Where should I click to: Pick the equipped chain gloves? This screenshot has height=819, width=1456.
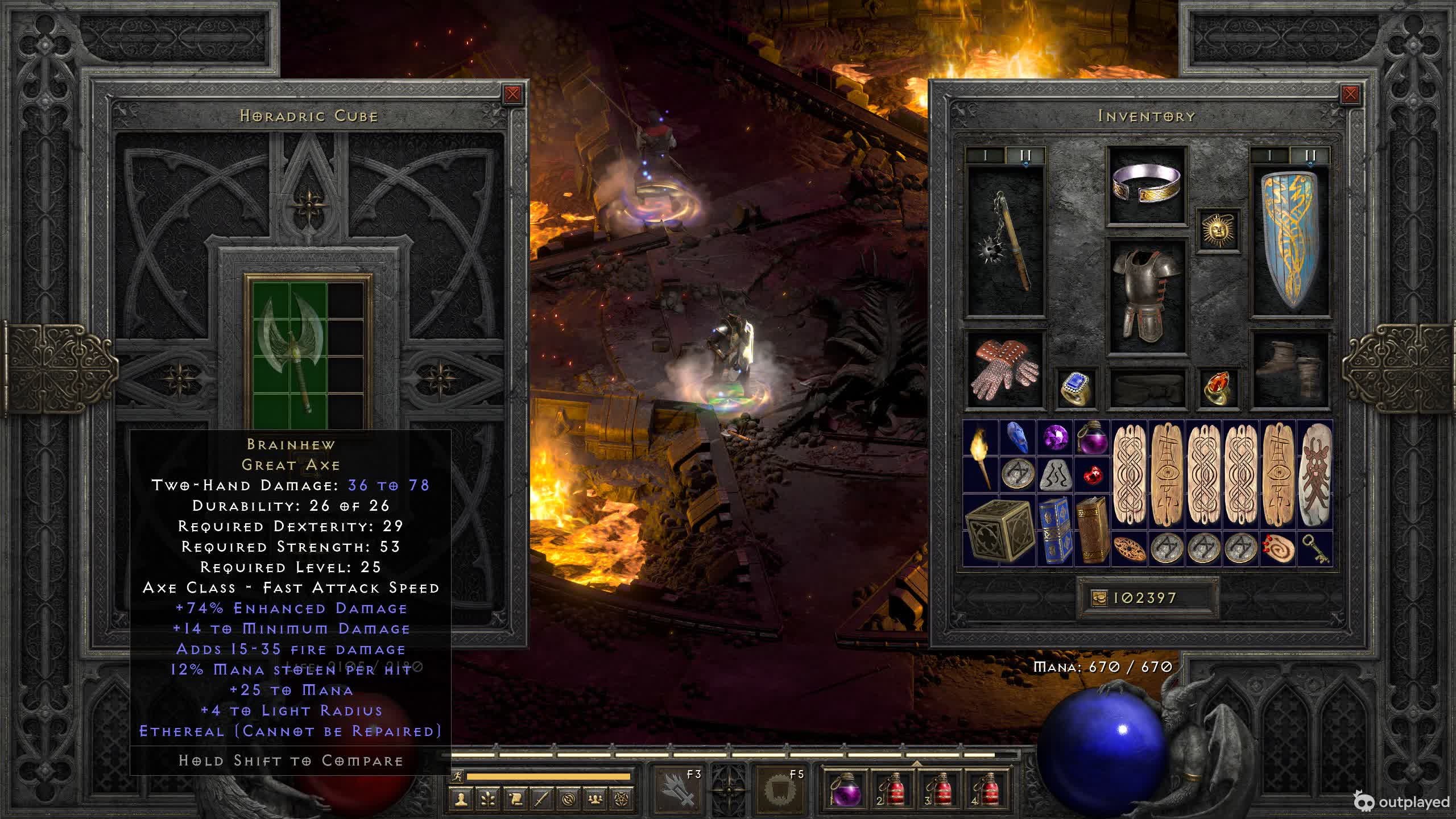tap(1006, 370)
